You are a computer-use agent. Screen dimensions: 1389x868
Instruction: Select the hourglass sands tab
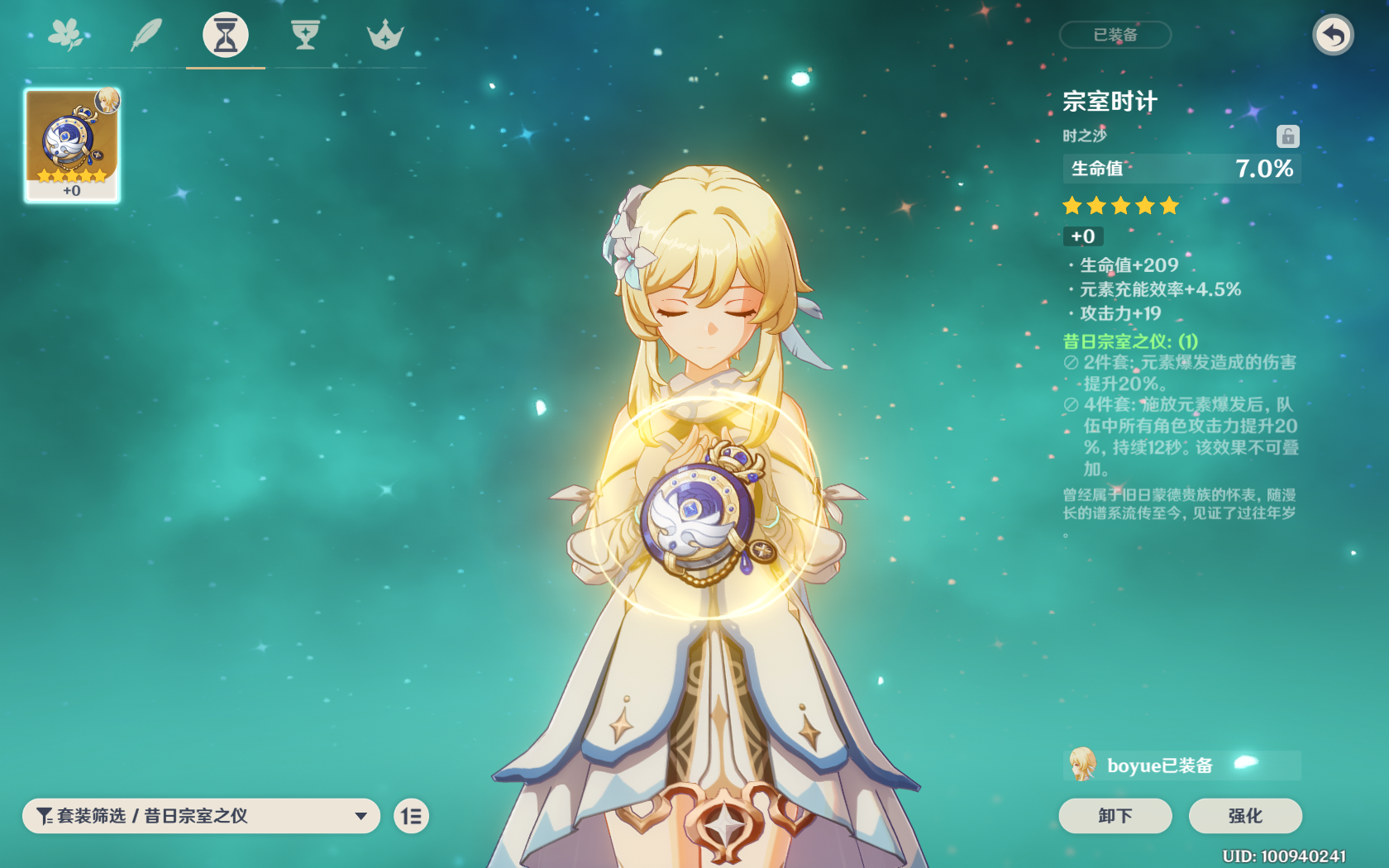(x=226, y=35)
